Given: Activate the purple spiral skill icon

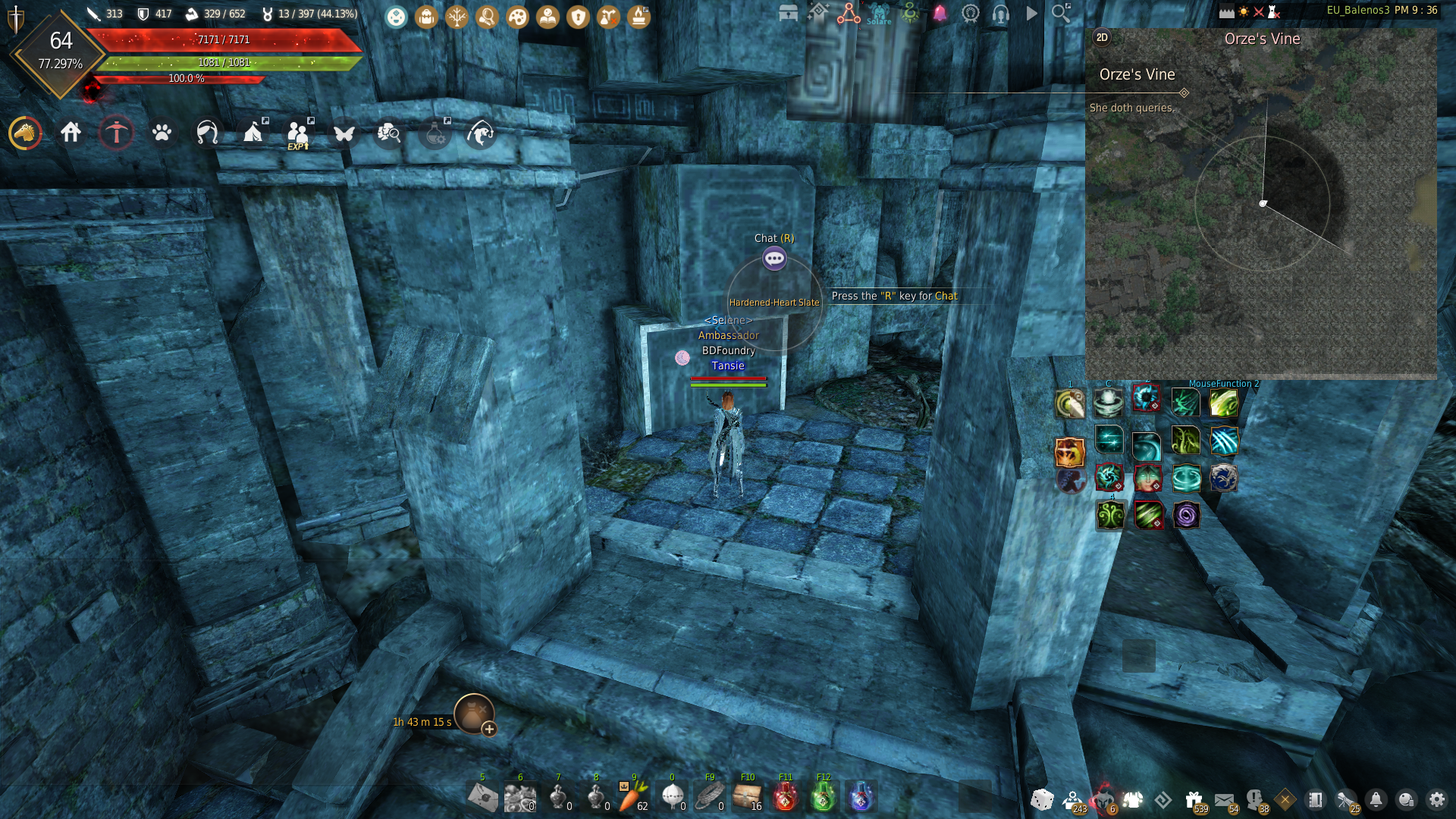Looking at the screenshot, I should [1186, 516].
